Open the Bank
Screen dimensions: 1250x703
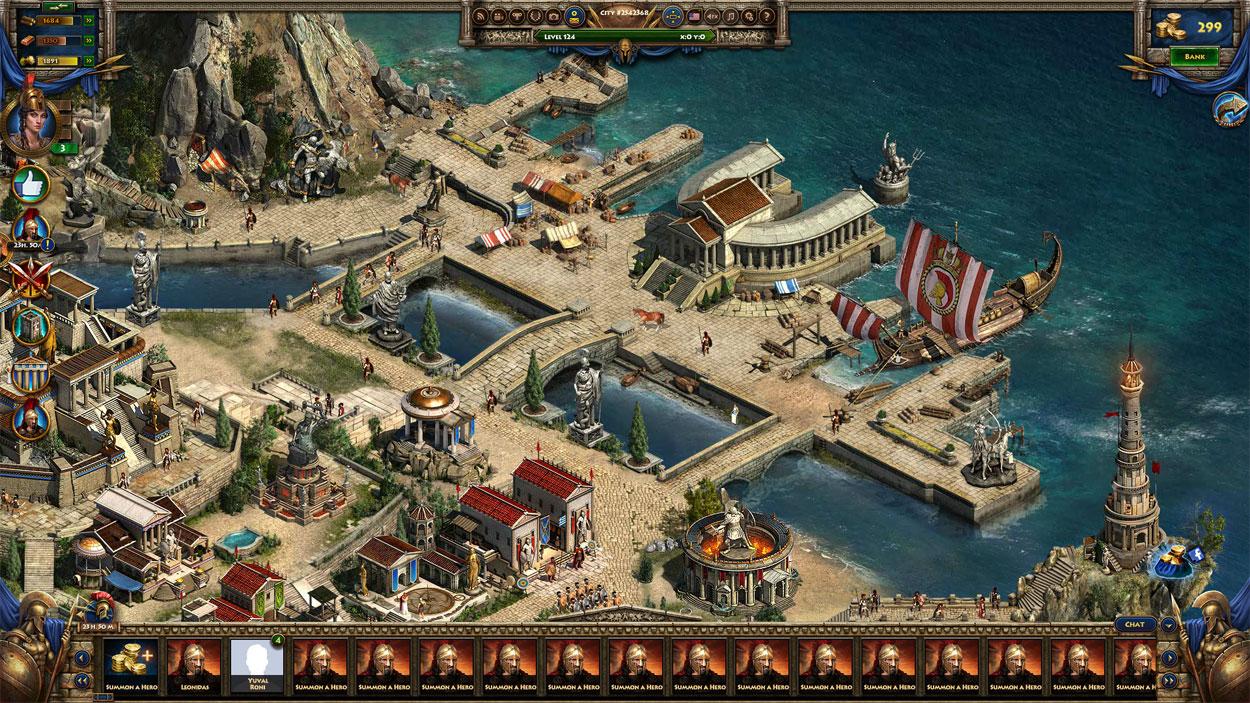click(x=1194, y=57)
